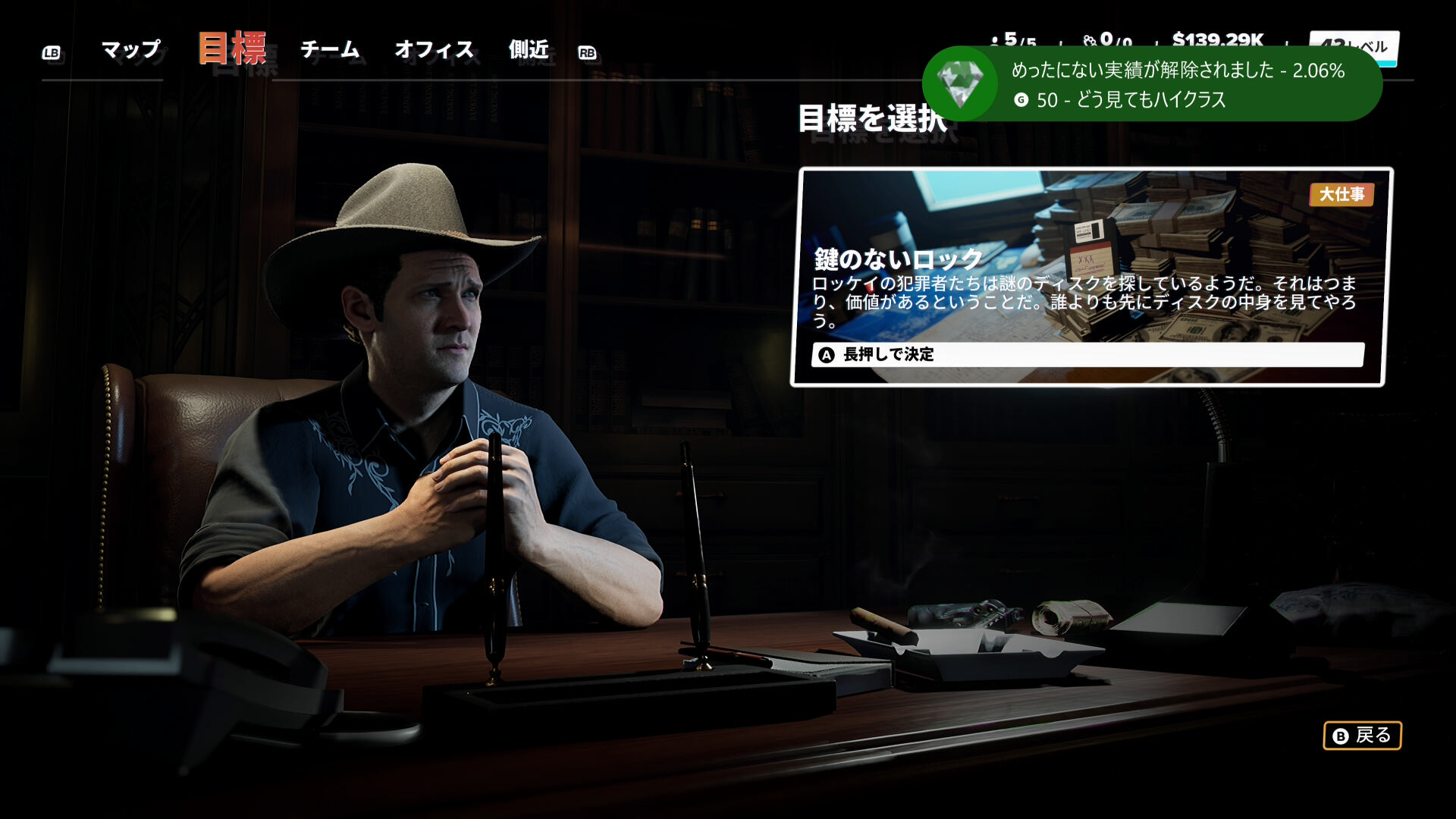Viewport: 1456px width, 819px height.
Task: Go to the オフィス tab
Action: [x=434, y=50]
